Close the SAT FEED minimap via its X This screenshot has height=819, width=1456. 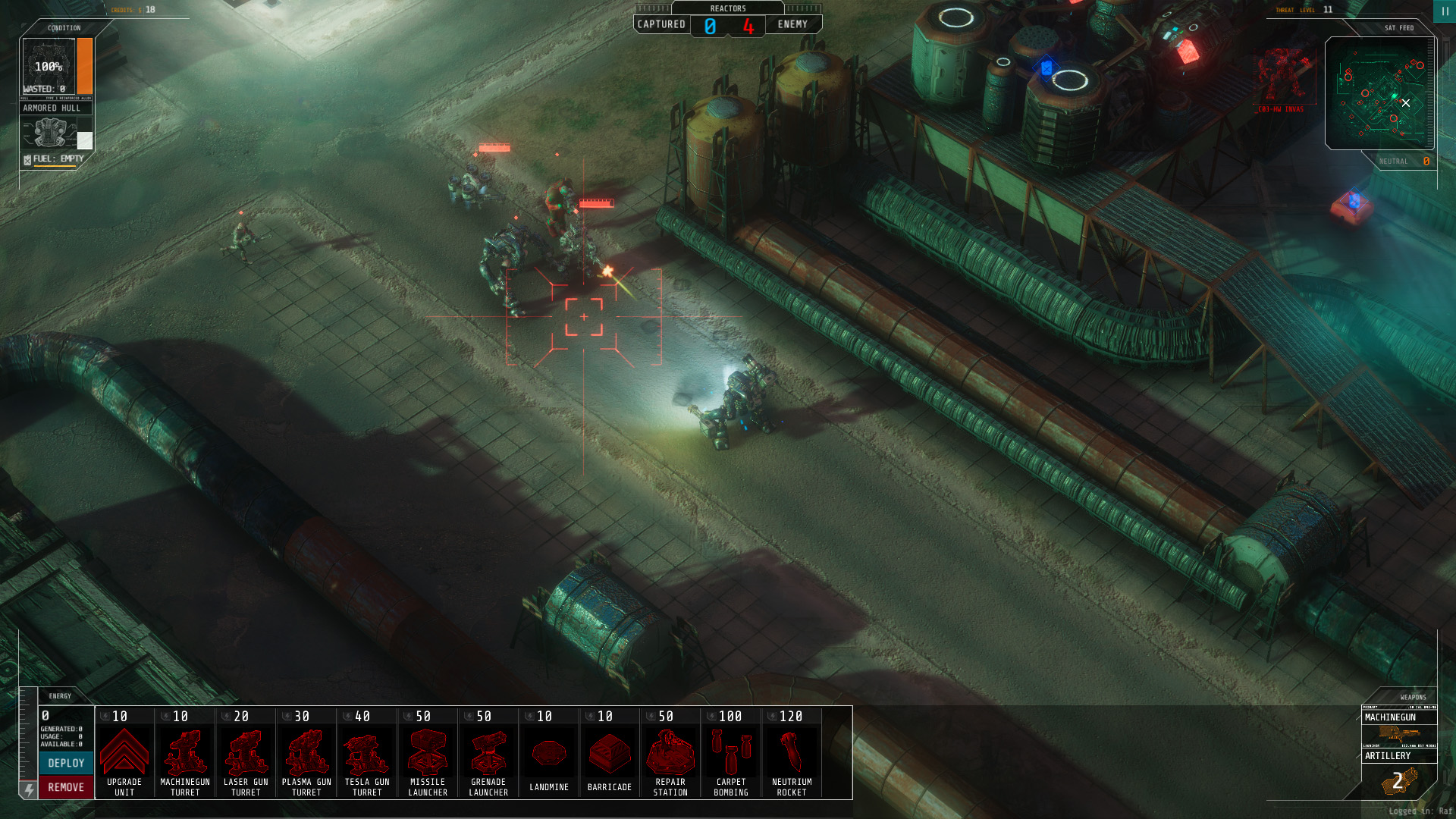1407,102
